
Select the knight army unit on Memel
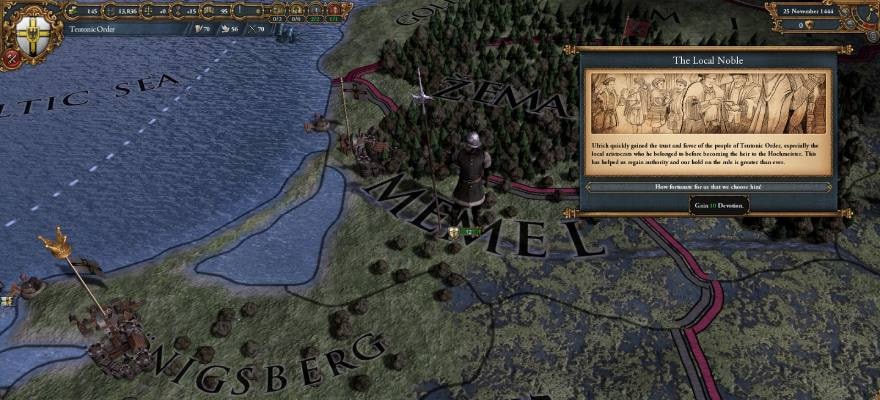point(470,170)
